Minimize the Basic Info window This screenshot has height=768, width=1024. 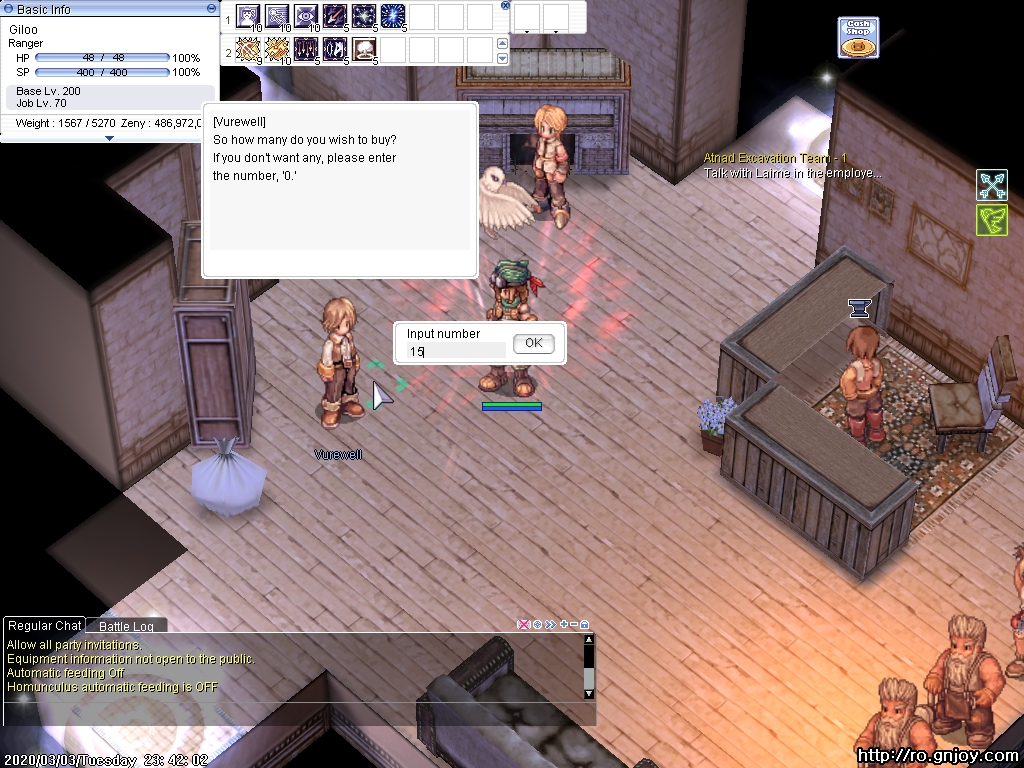click(210, 8)
